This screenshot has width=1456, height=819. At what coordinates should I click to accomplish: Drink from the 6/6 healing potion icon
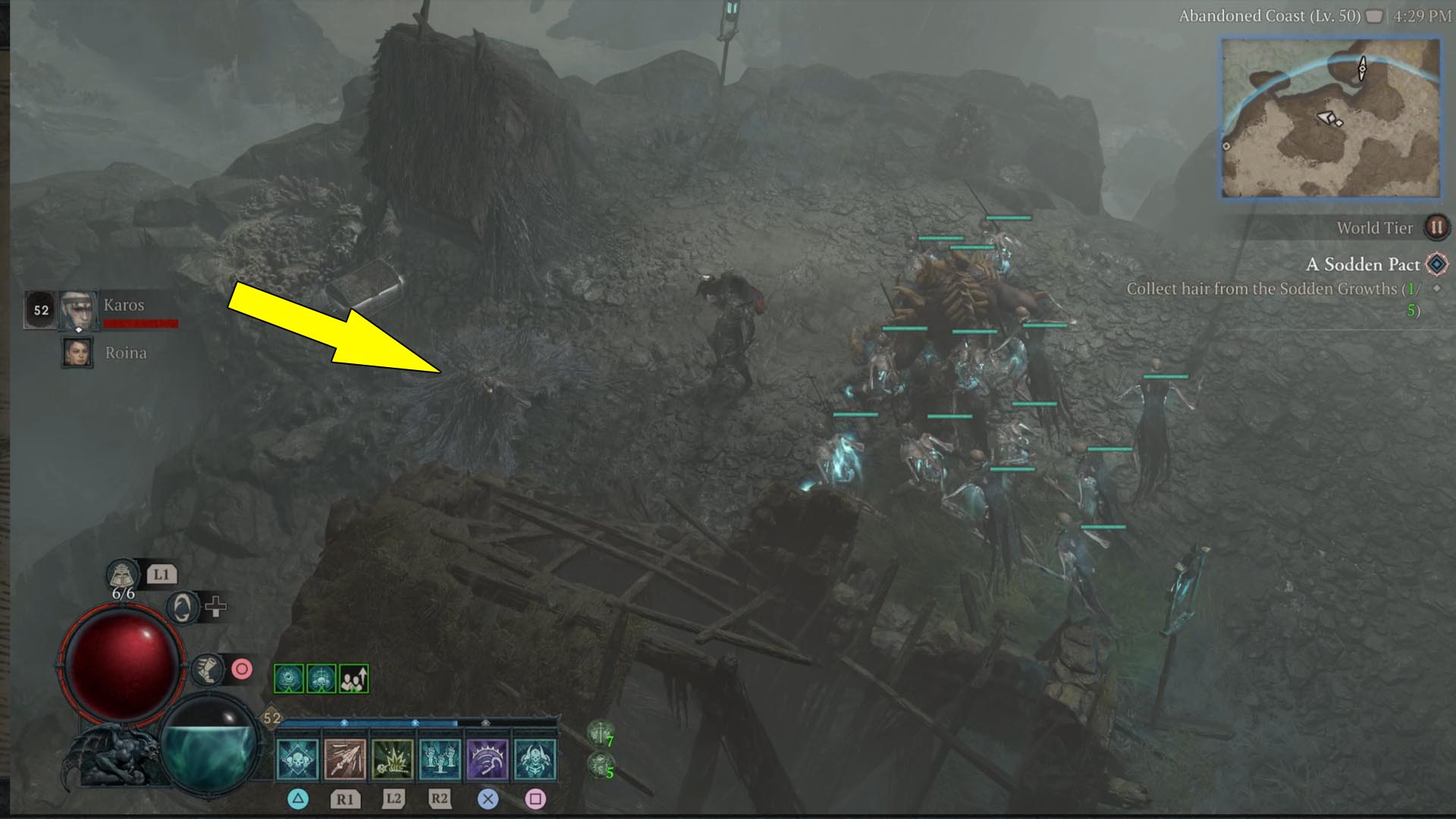tap(121, 575)
